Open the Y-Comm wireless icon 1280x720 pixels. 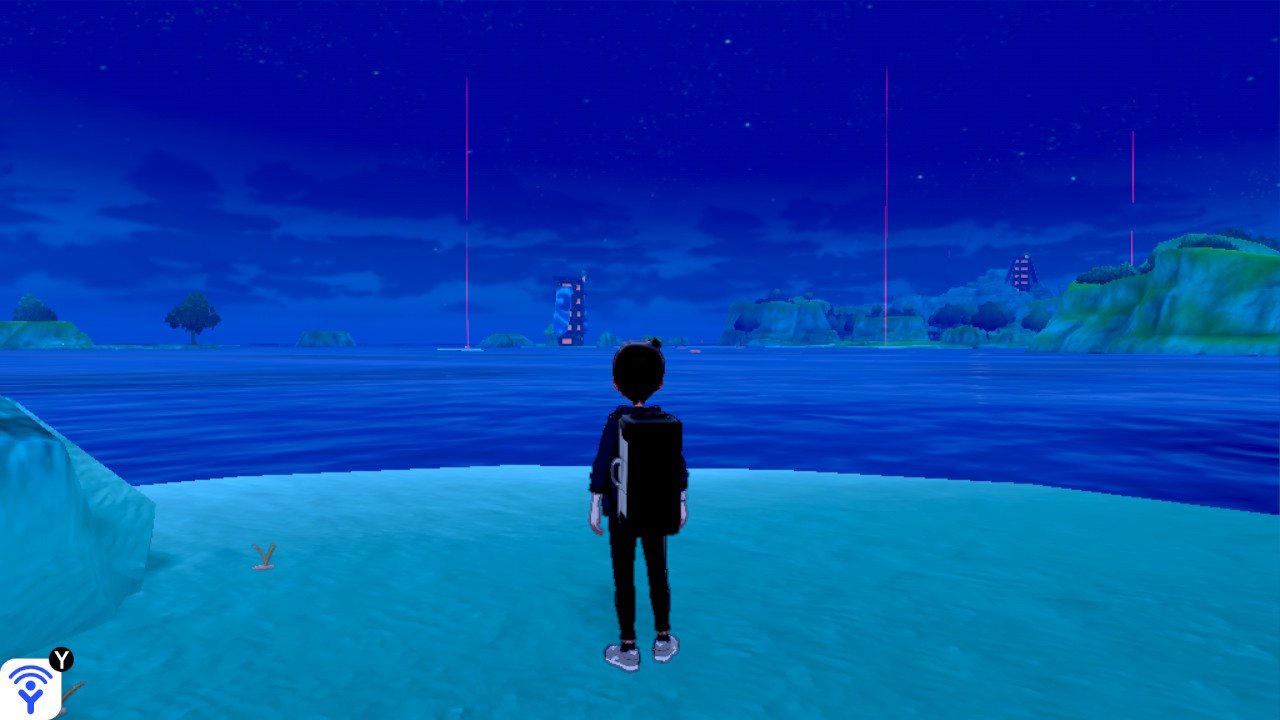(30, 688)
